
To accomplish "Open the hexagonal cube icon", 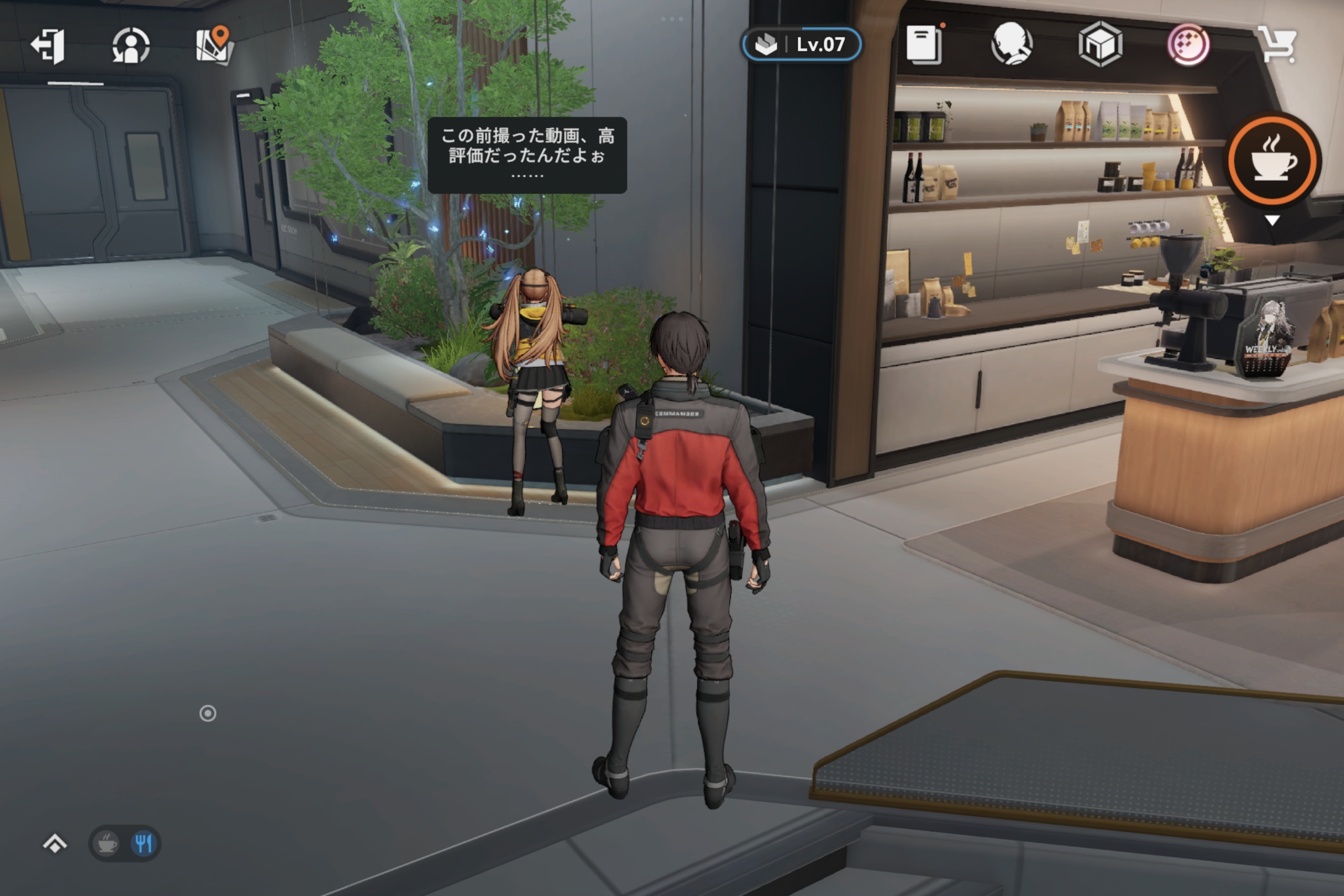I will pos(1100,44).
